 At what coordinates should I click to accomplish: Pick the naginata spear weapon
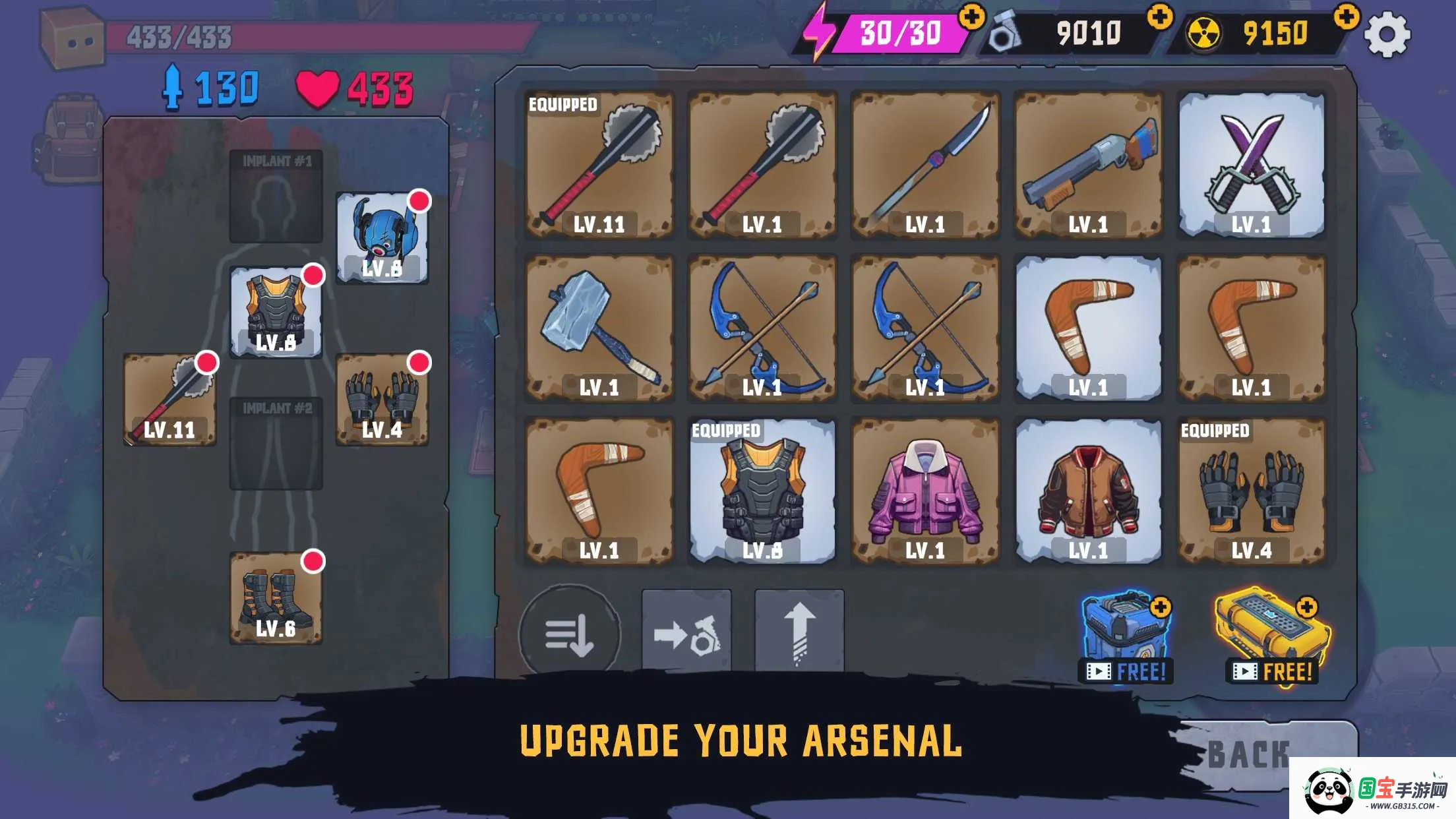[925, 165]
